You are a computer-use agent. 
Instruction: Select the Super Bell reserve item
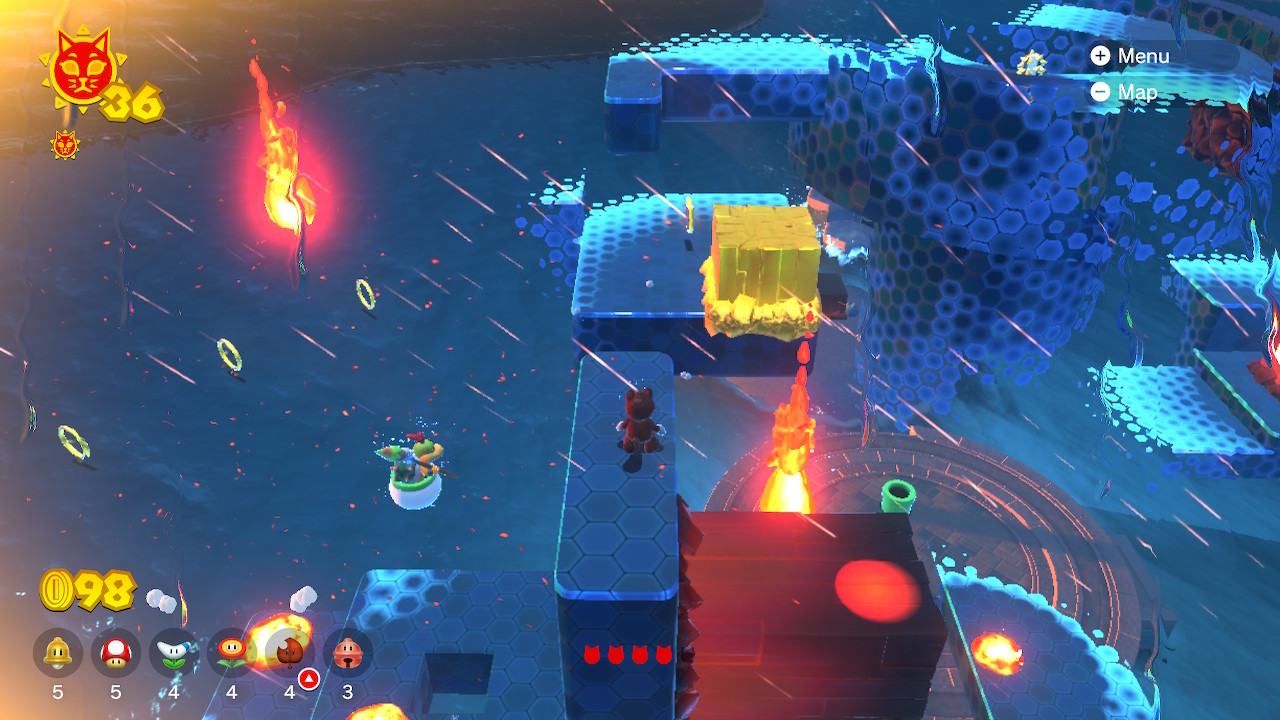tap(58, 653)
